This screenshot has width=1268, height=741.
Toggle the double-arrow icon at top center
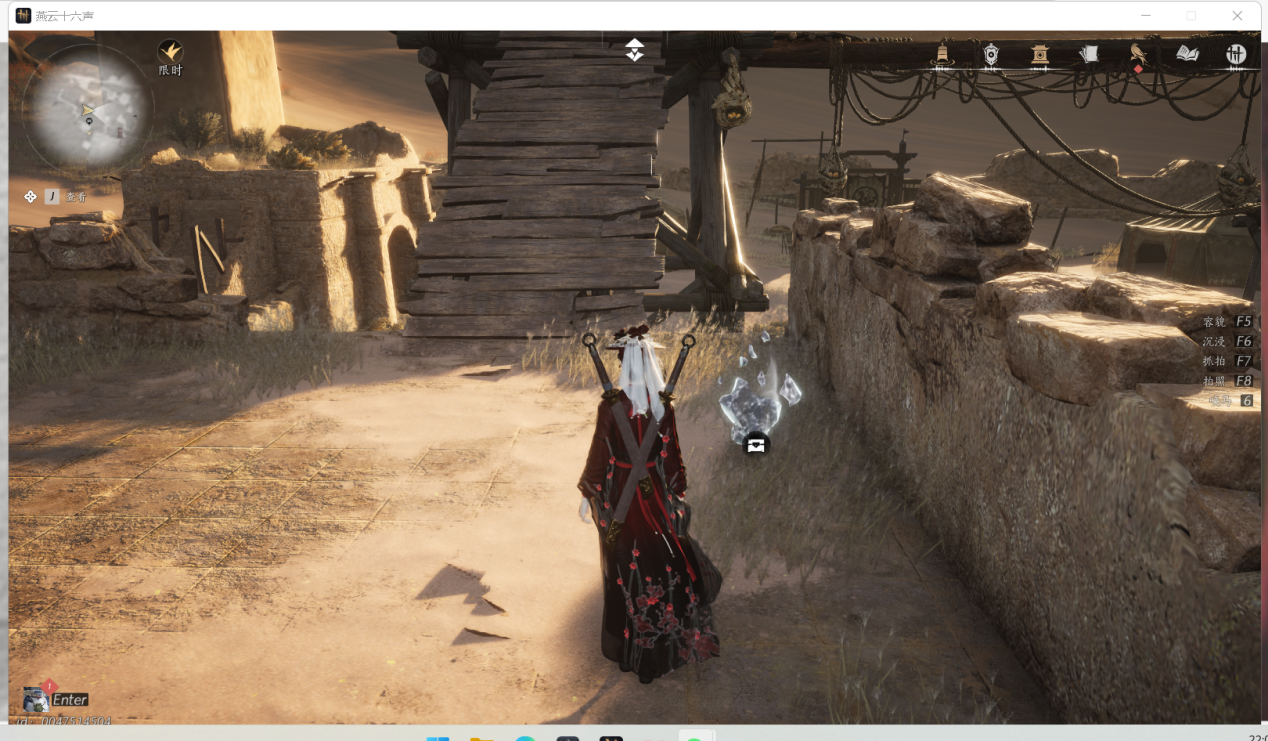pos(635,50)
